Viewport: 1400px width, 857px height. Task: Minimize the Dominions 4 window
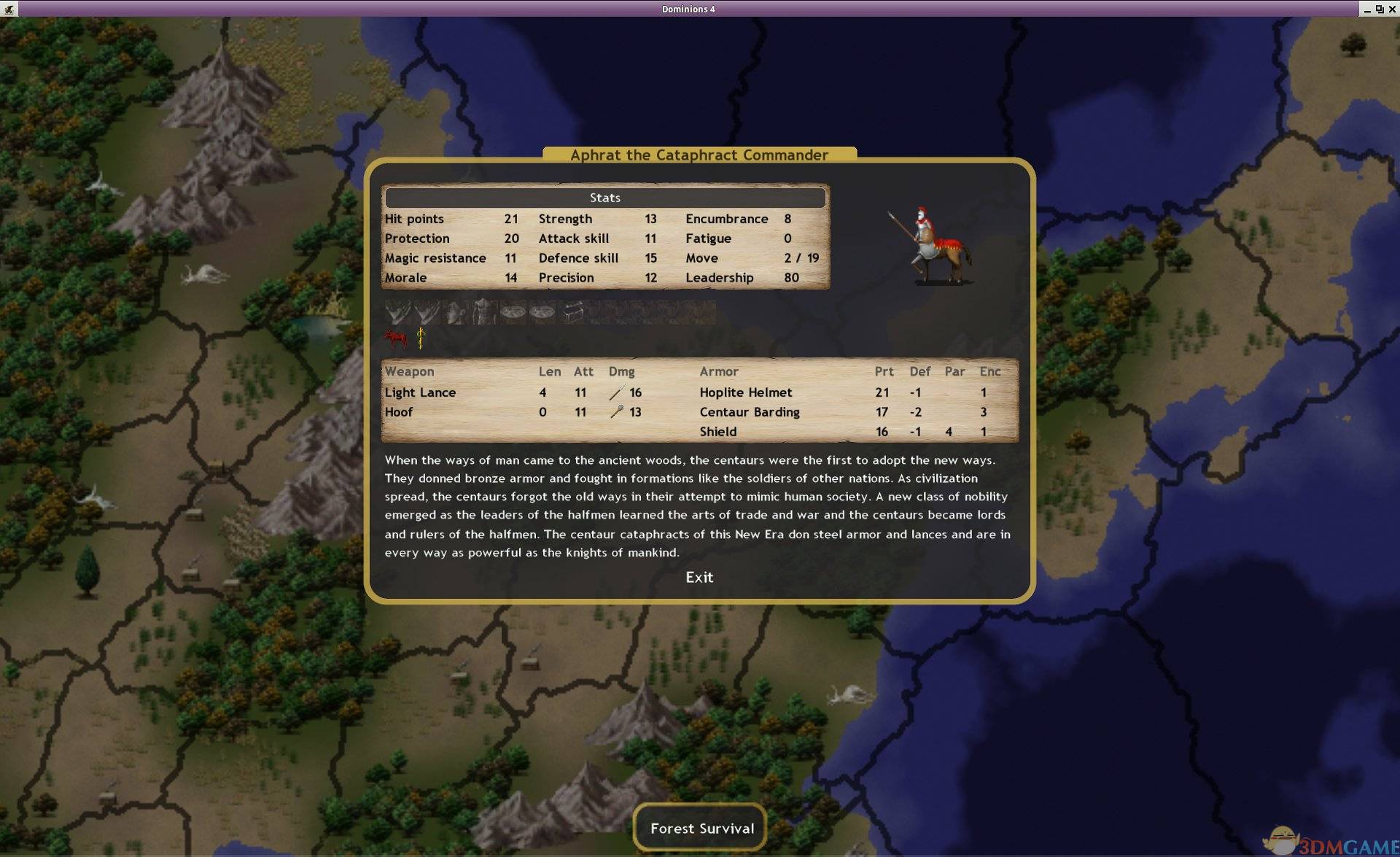pyautogui.click(x=1366, y=9)
